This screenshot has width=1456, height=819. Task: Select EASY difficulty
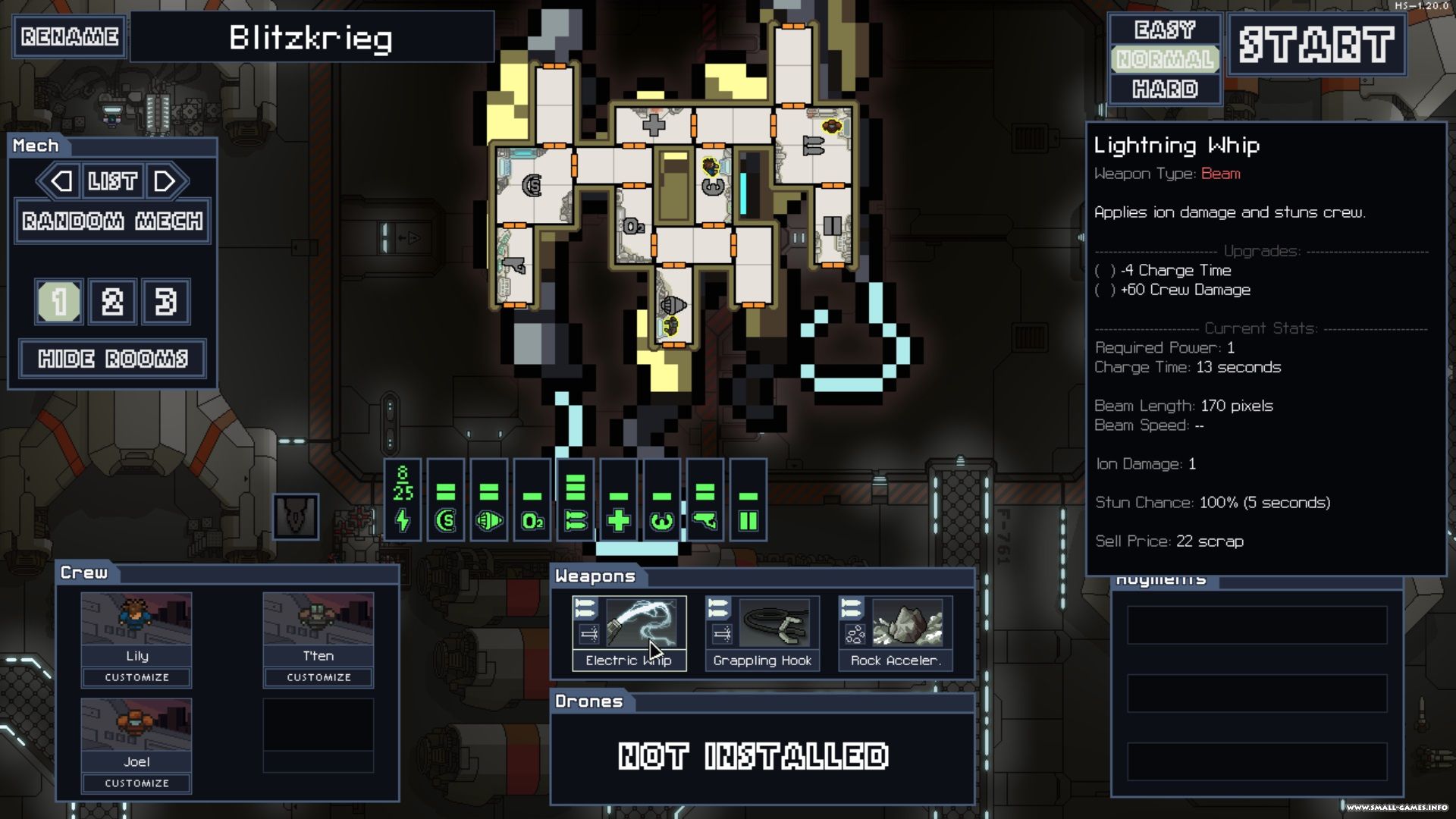[1164, 30]
